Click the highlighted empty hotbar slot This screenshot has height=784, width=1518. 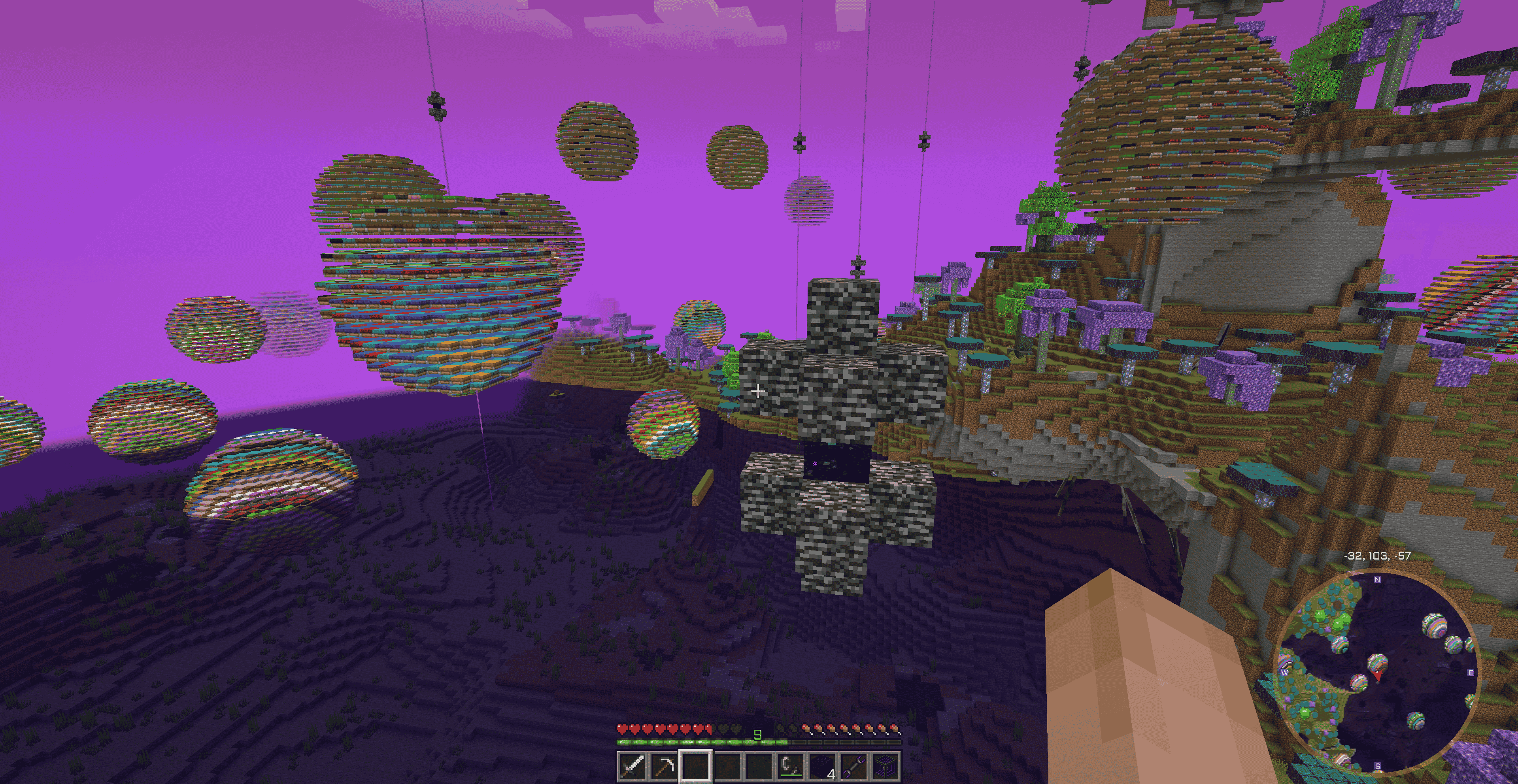tap(696, 766)
